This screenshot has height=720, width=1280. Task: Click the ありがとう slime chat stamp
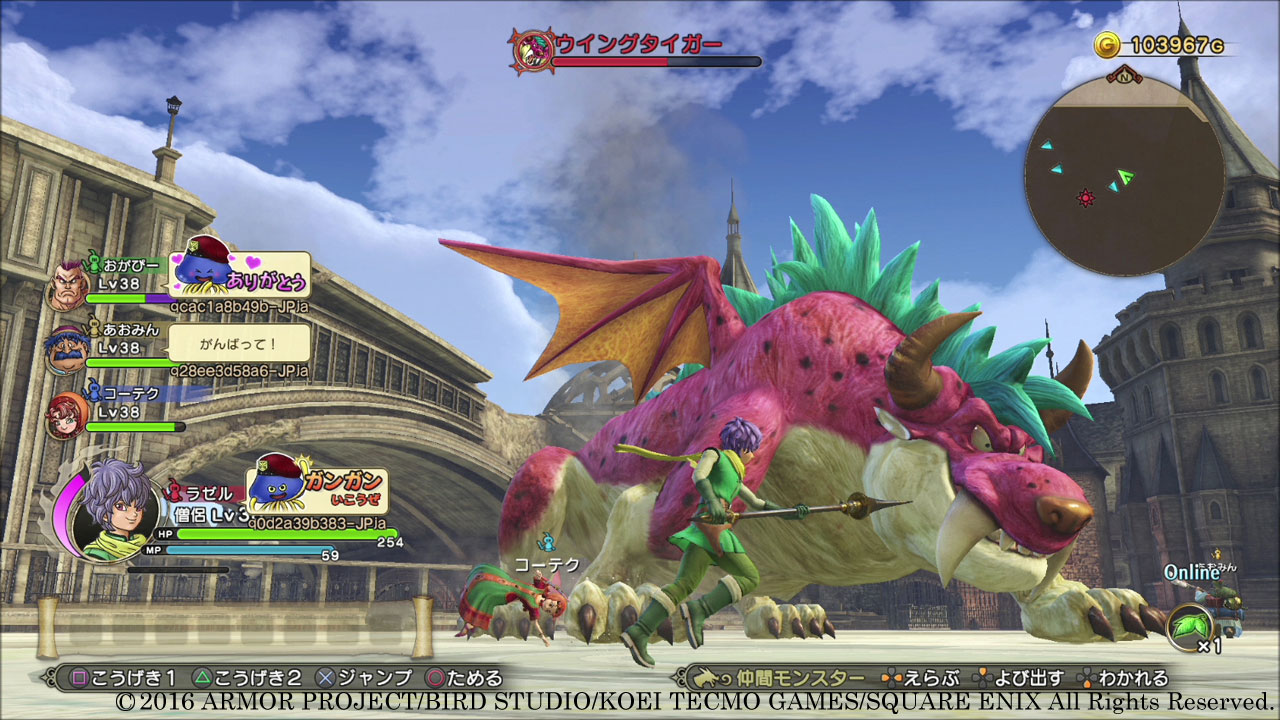[x=241, y=274]
